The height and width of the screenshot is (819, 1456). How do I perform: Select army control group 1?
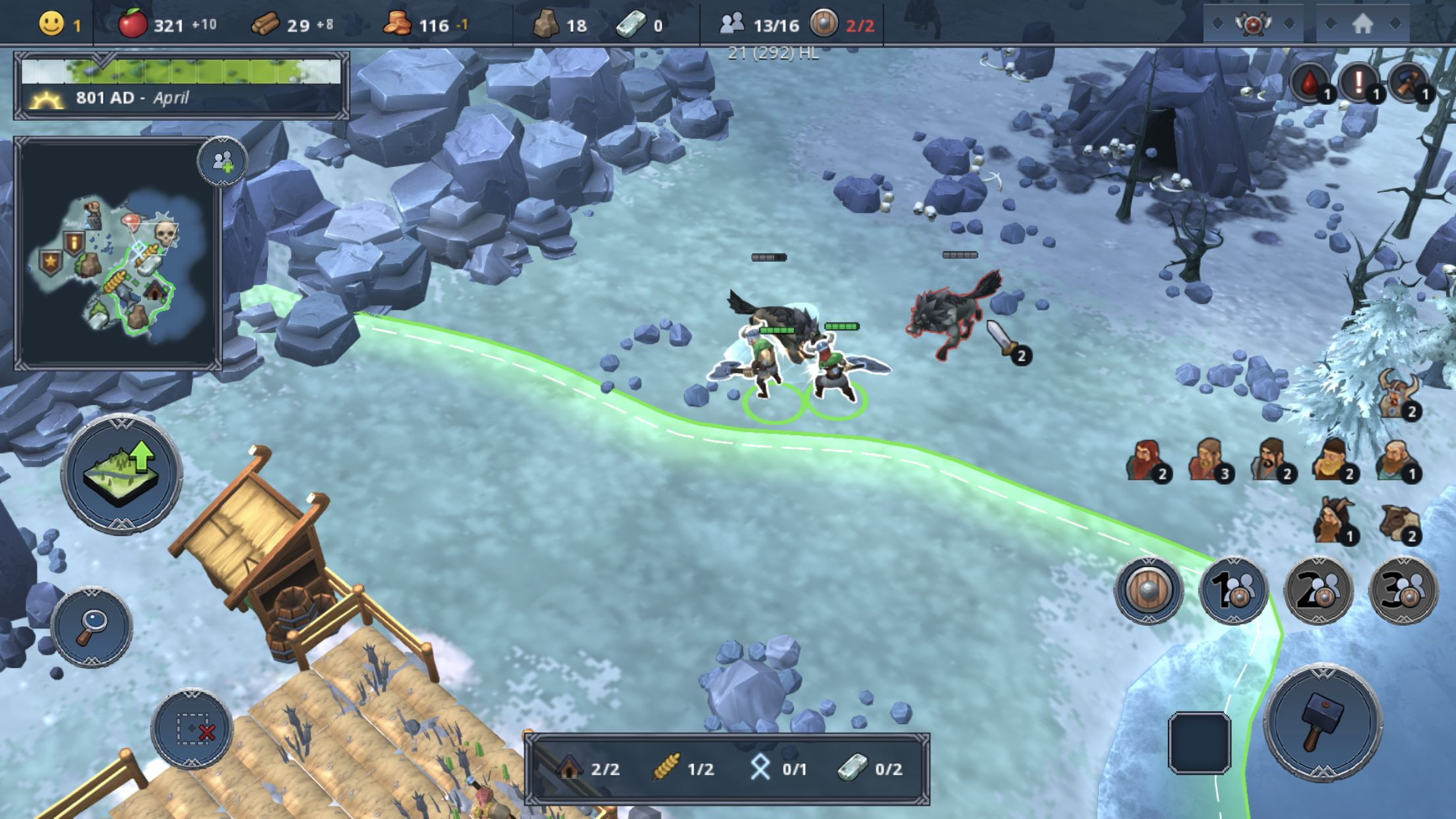click(x=1233, y=590)
